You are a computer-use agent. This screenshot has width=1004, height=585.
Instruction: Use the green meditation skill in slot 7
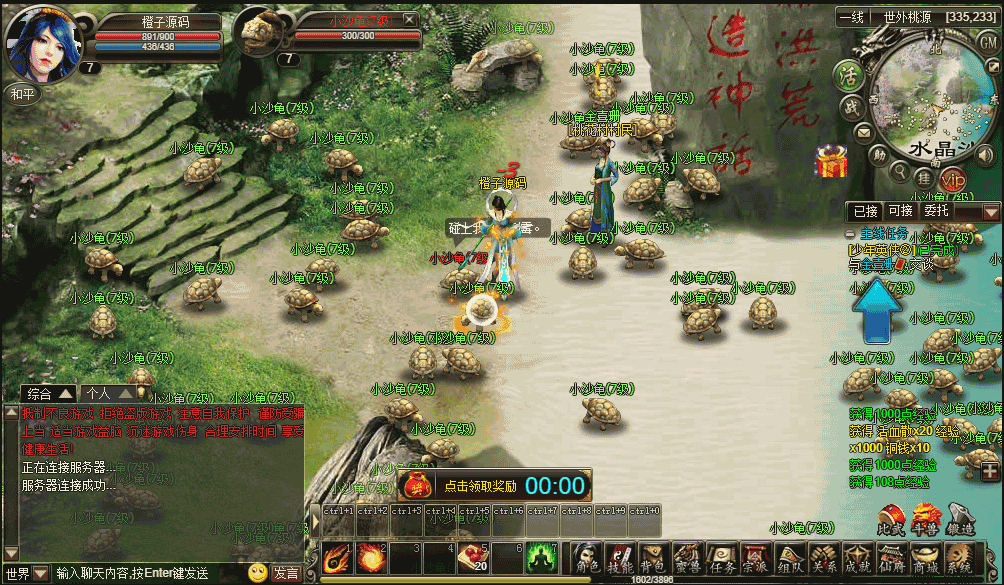point(540,556)
